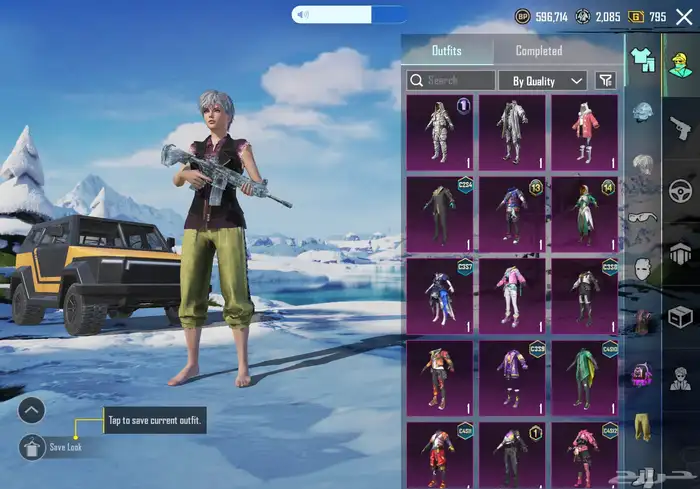Select the black suit outfit tagged C2S4

[440, 213]
